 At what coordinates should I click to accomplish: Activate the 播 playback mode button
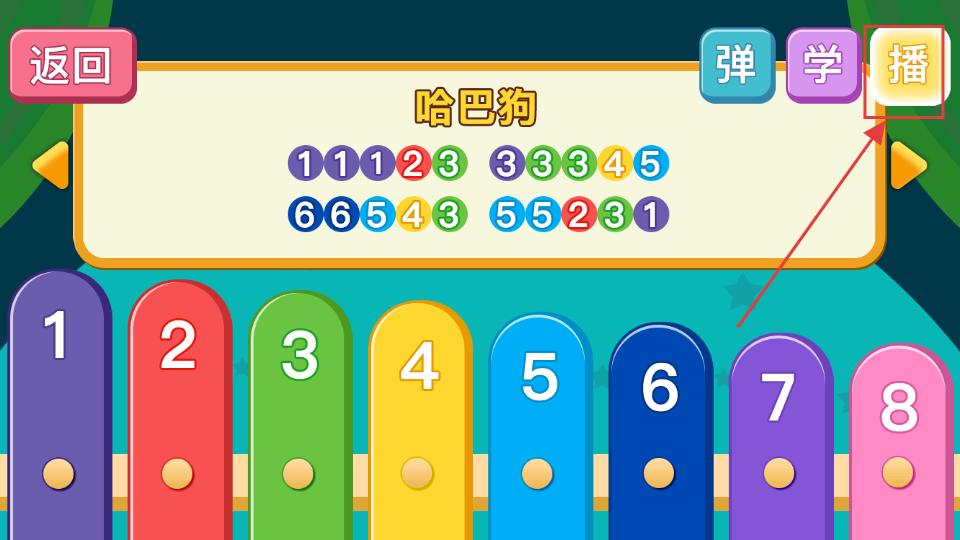coord(907,67)
